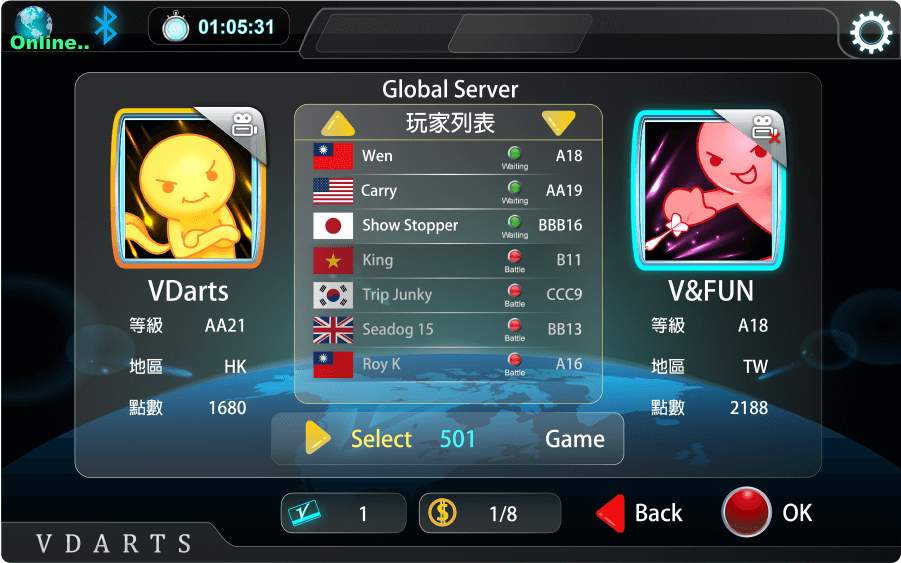This screenshot has width=901, height=563.
Task: Select player Wen from the list
Action: (x=448, y=156)
